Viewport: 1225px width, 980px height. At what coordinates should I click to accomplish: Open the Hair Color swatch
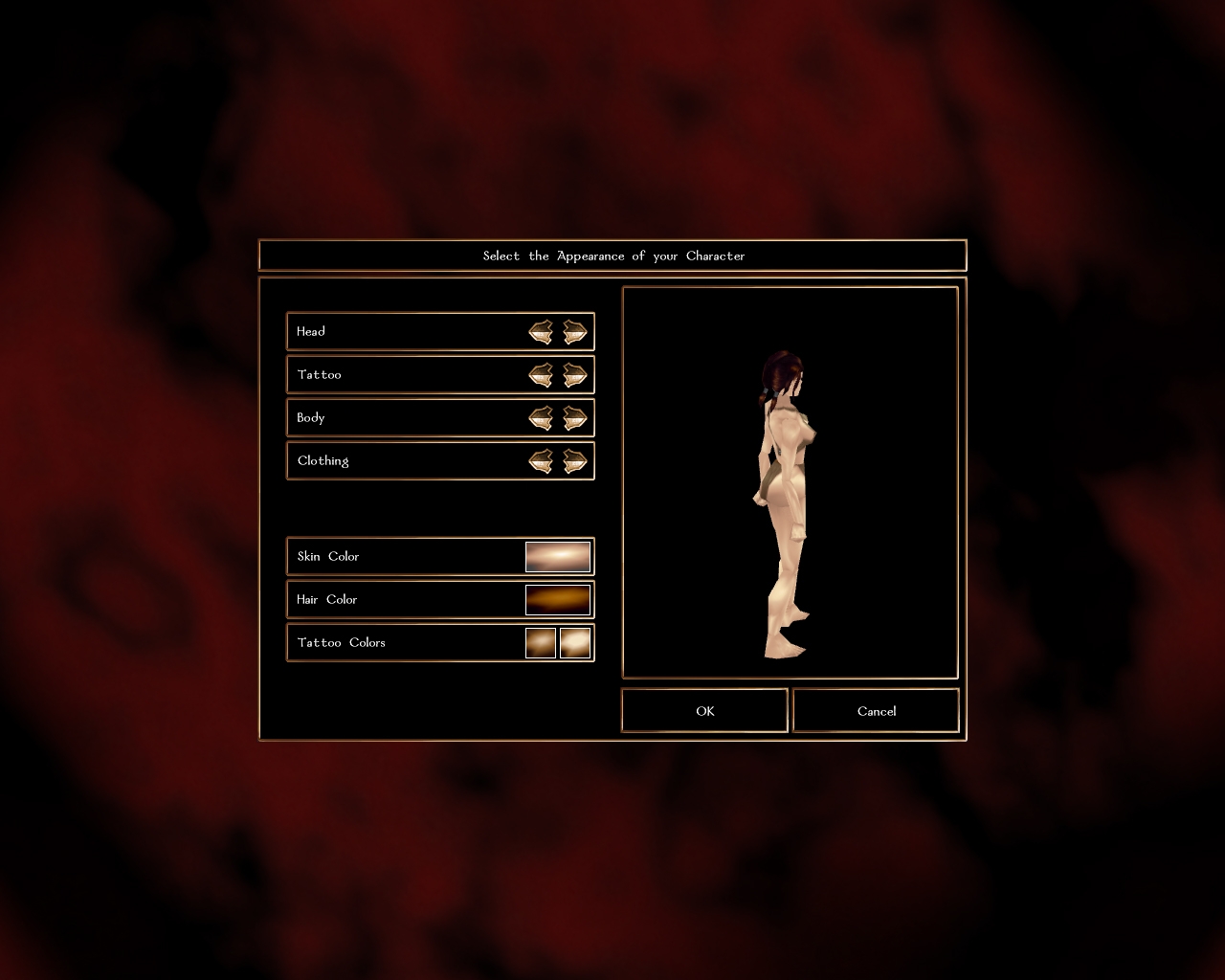point(558,600)
